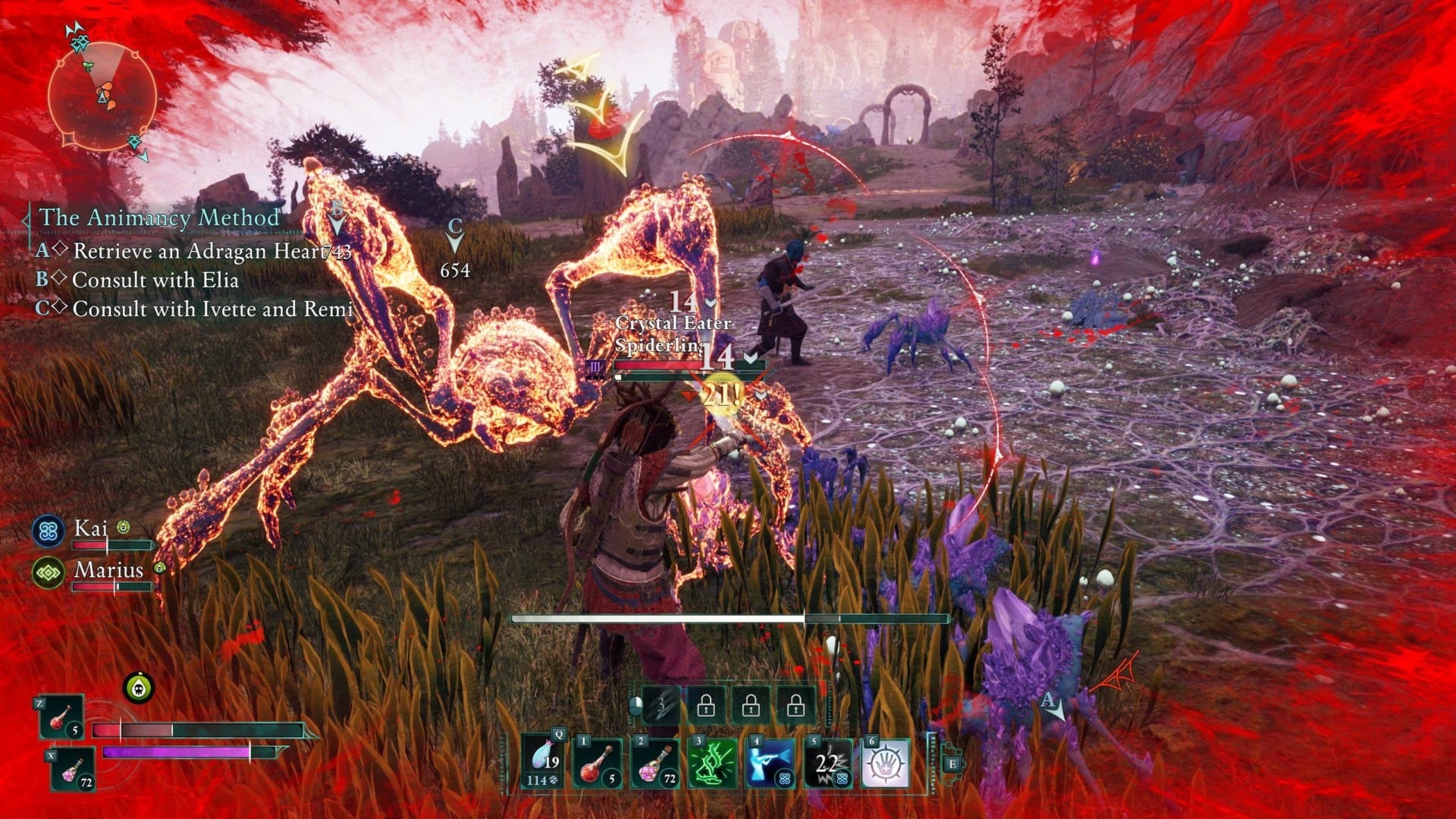Screen dimensions: 1456x819
Task: Select The Animancy Method quest title
Action: [x=159, y=218]
